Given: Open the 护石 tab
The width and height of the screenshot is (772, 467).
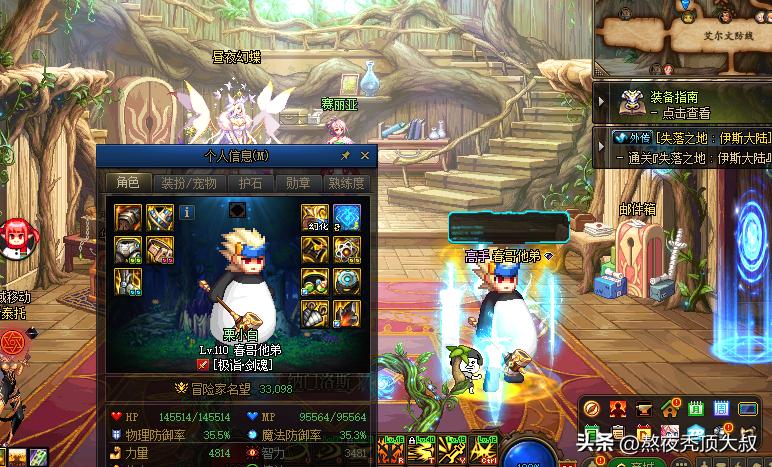Looking at the screenshot, I should tap(250, 183).
